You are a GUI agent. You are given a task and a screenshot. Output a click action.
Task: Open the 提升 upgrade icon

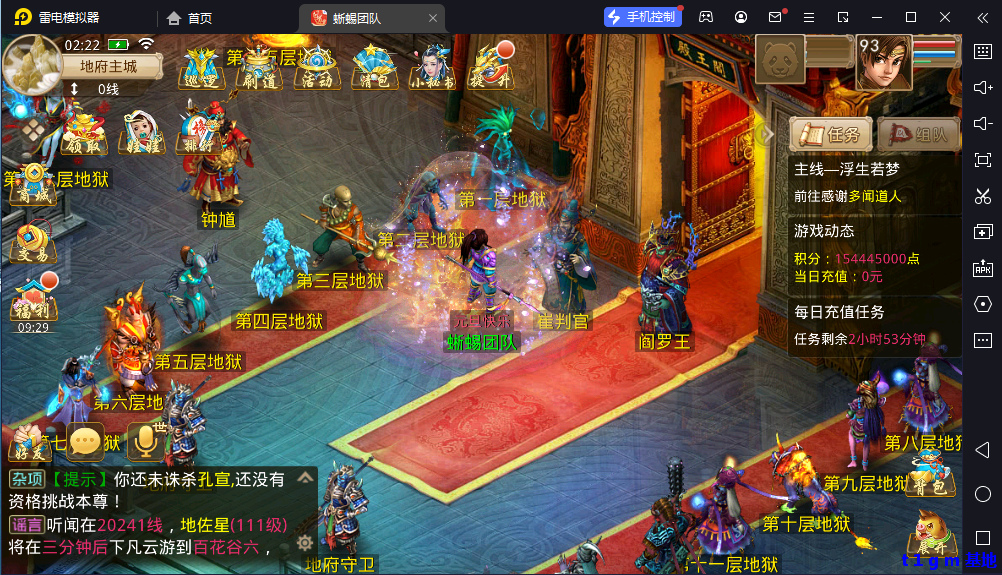[x=492, y=66]
